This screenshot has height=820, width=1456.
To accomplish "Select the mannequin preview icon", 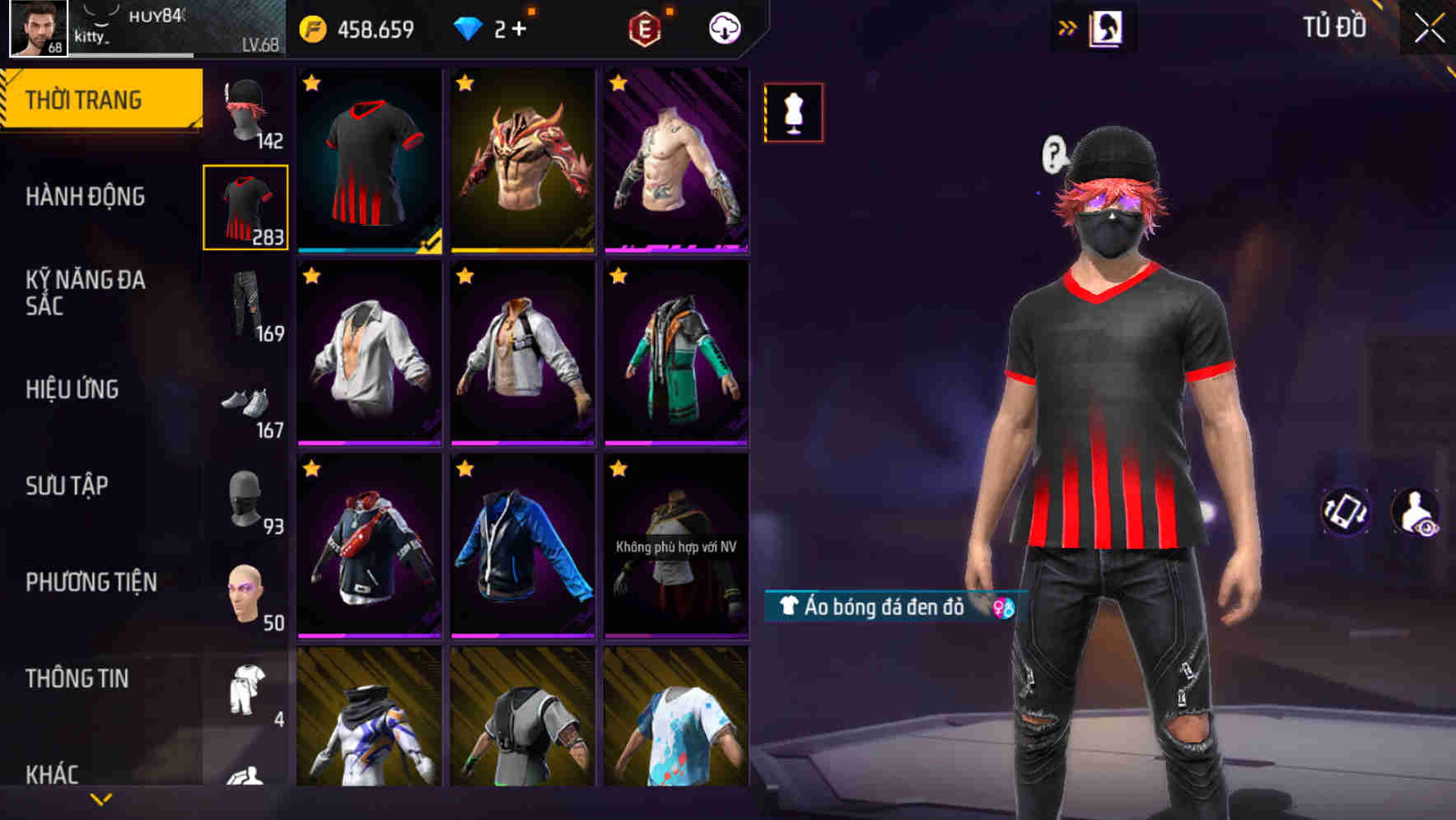I will (x=793, y=113).
